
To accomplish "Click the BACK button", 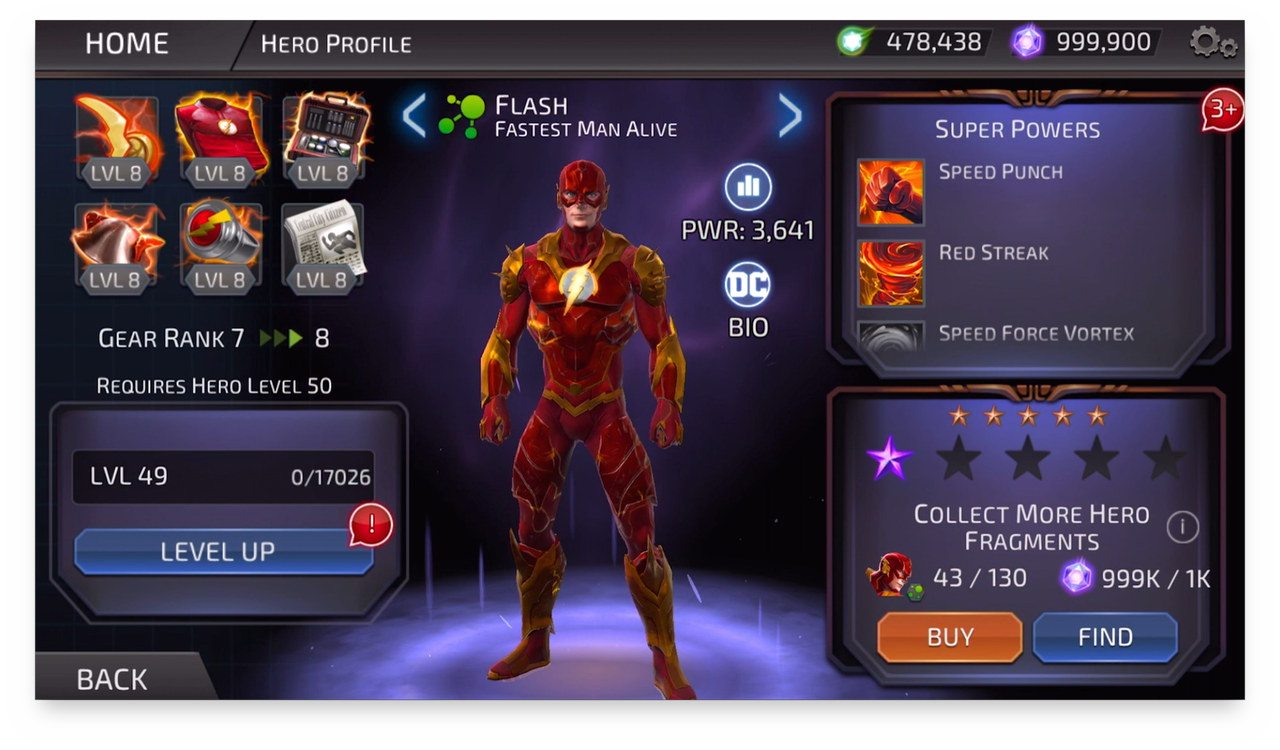I will [112, 679].
